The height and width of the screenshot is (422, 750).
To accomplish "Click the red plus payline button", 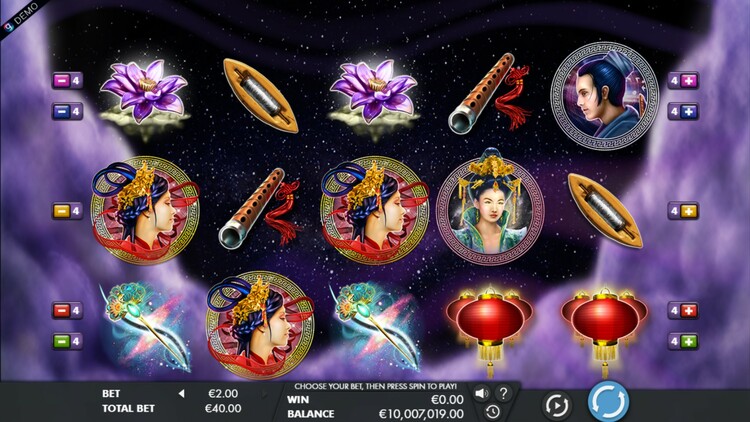I will point(690,310).
